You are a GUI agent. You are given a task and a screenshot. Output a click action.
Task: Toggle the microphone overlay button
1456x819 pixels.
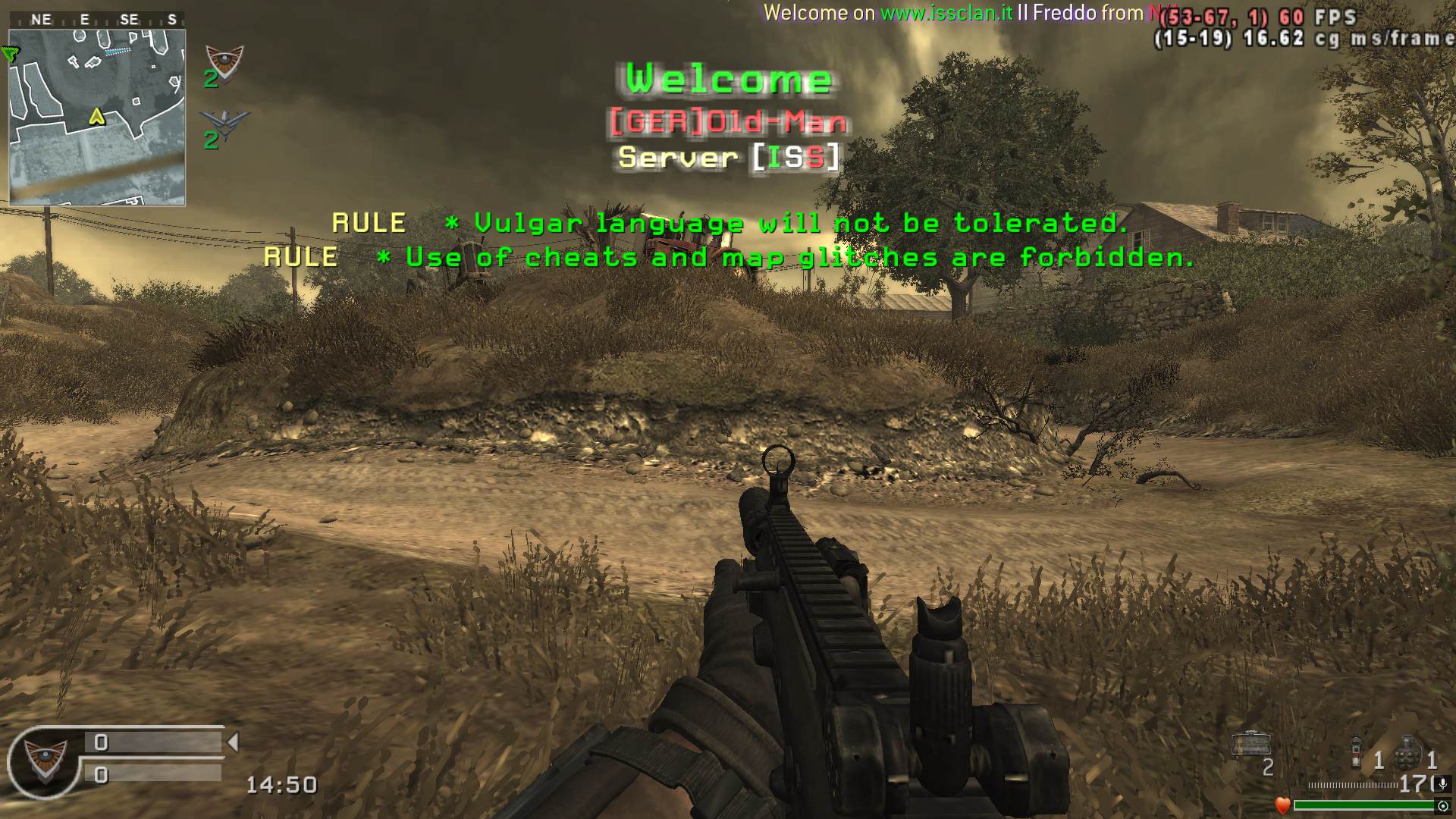[x=1443, y=783]
